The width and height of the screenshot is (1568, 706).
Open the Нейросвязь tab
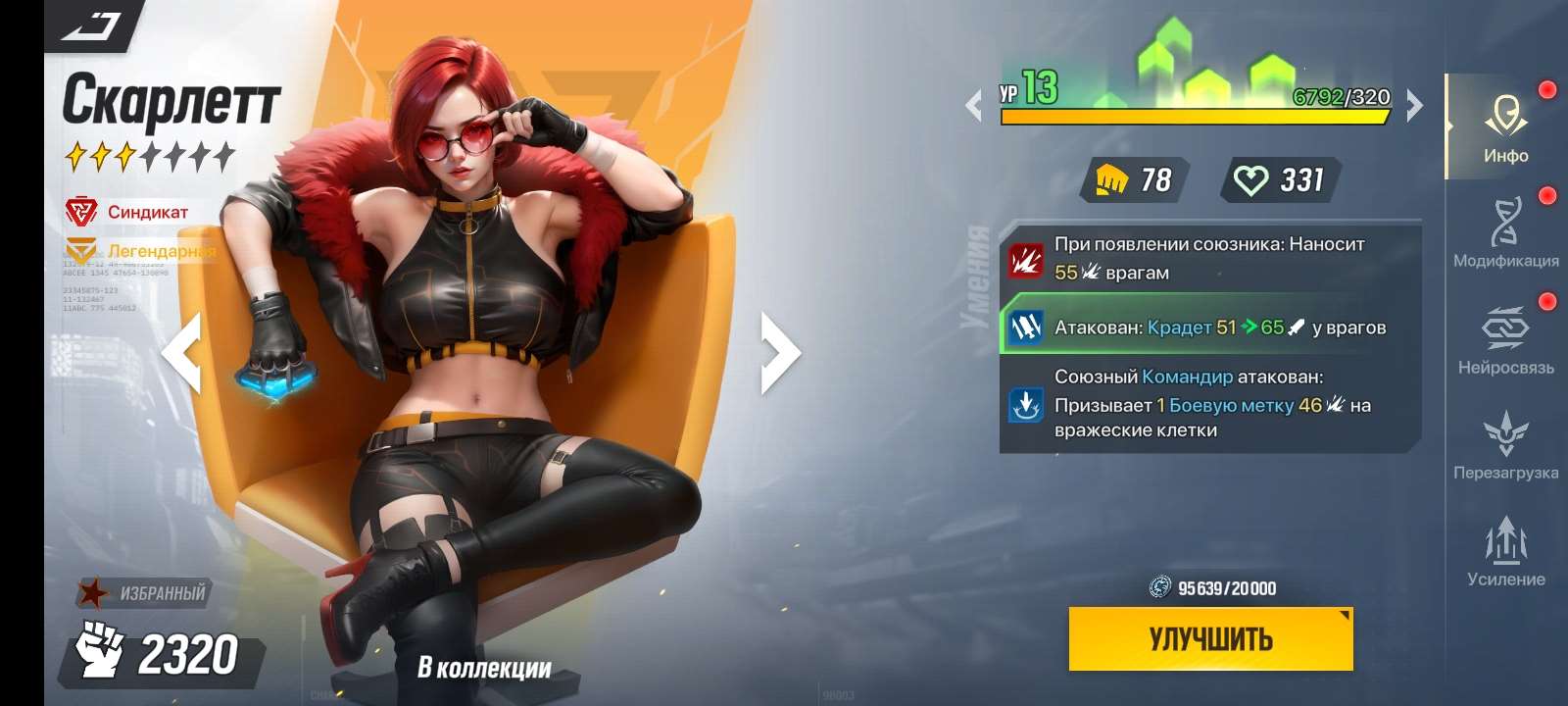point(1506,328)
